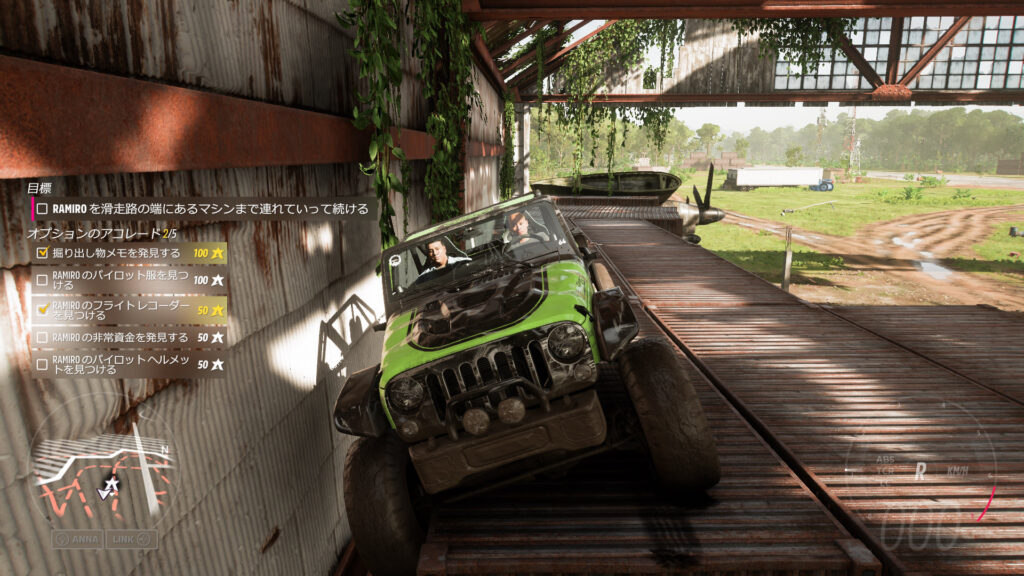The height and width of the screenshot is (576, 1024).
Task: Open the circular minimap
Action: (102, 468)
